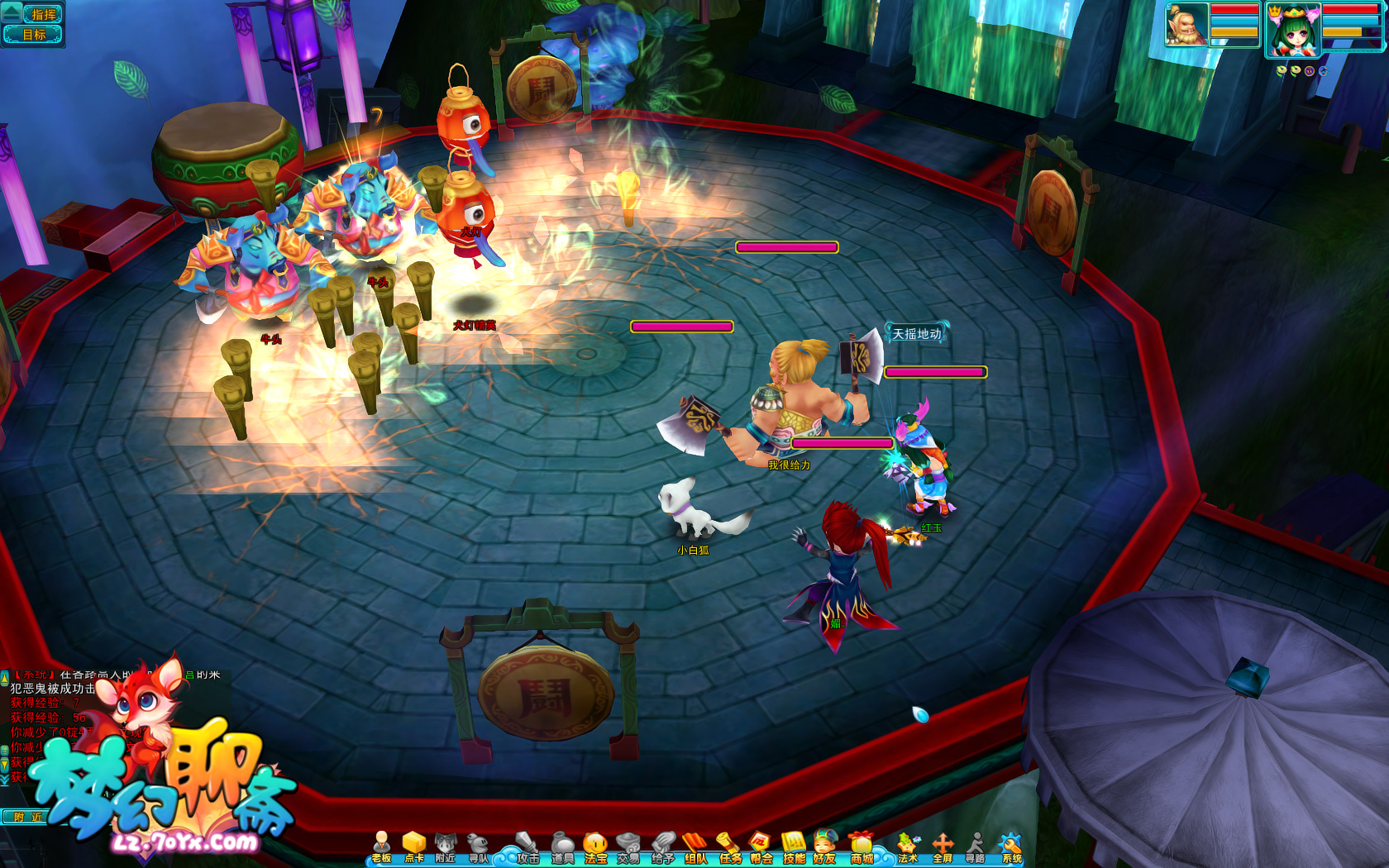
Task: Open the 技能 skills book
Action: coord(794,848)
